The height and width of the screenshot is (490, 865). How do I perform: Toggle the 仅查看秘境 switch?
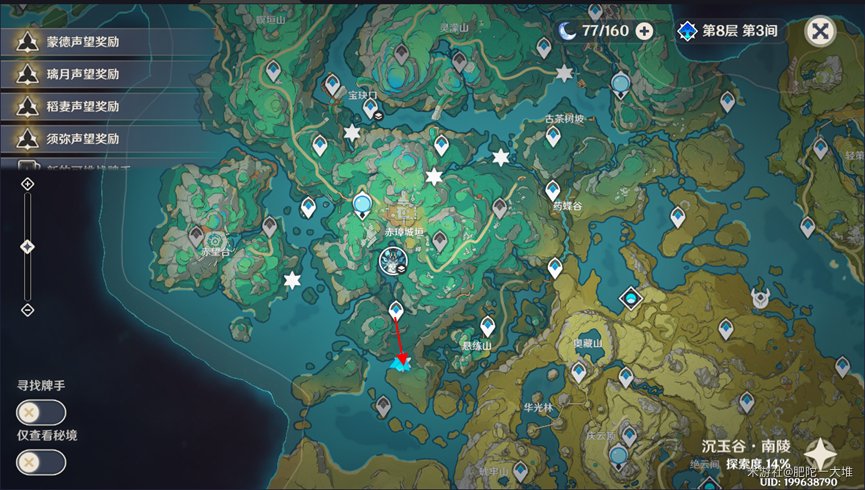[x=41, y=462]
